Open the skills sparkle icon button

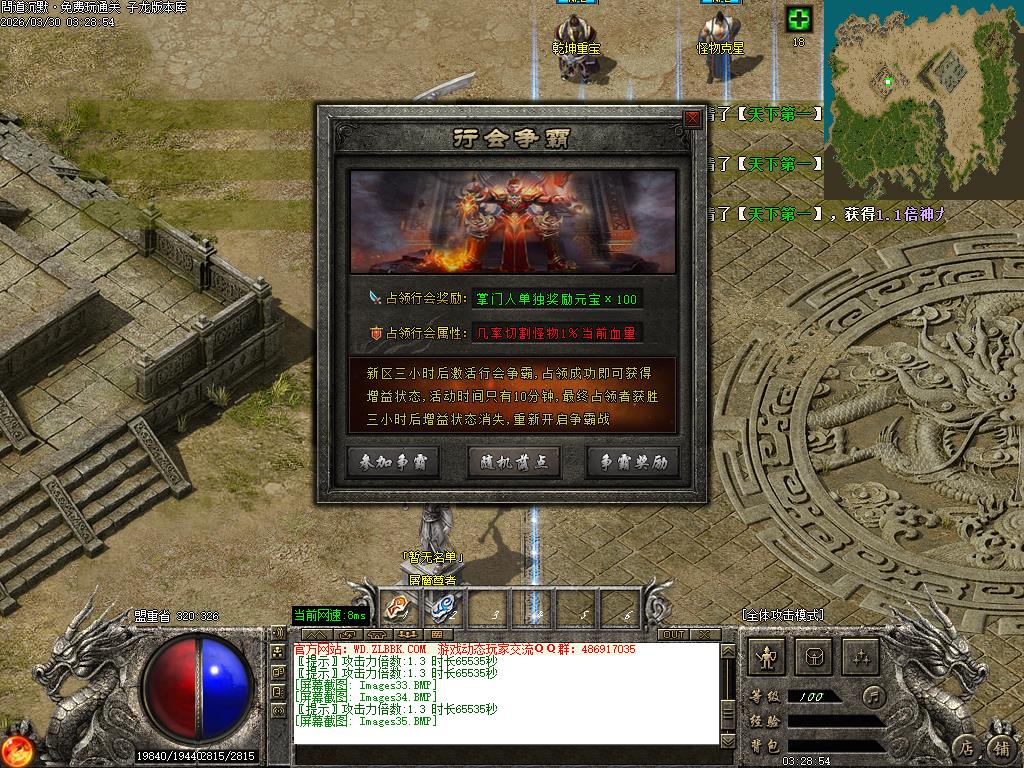pyautogui.click(x=861, y=656)
